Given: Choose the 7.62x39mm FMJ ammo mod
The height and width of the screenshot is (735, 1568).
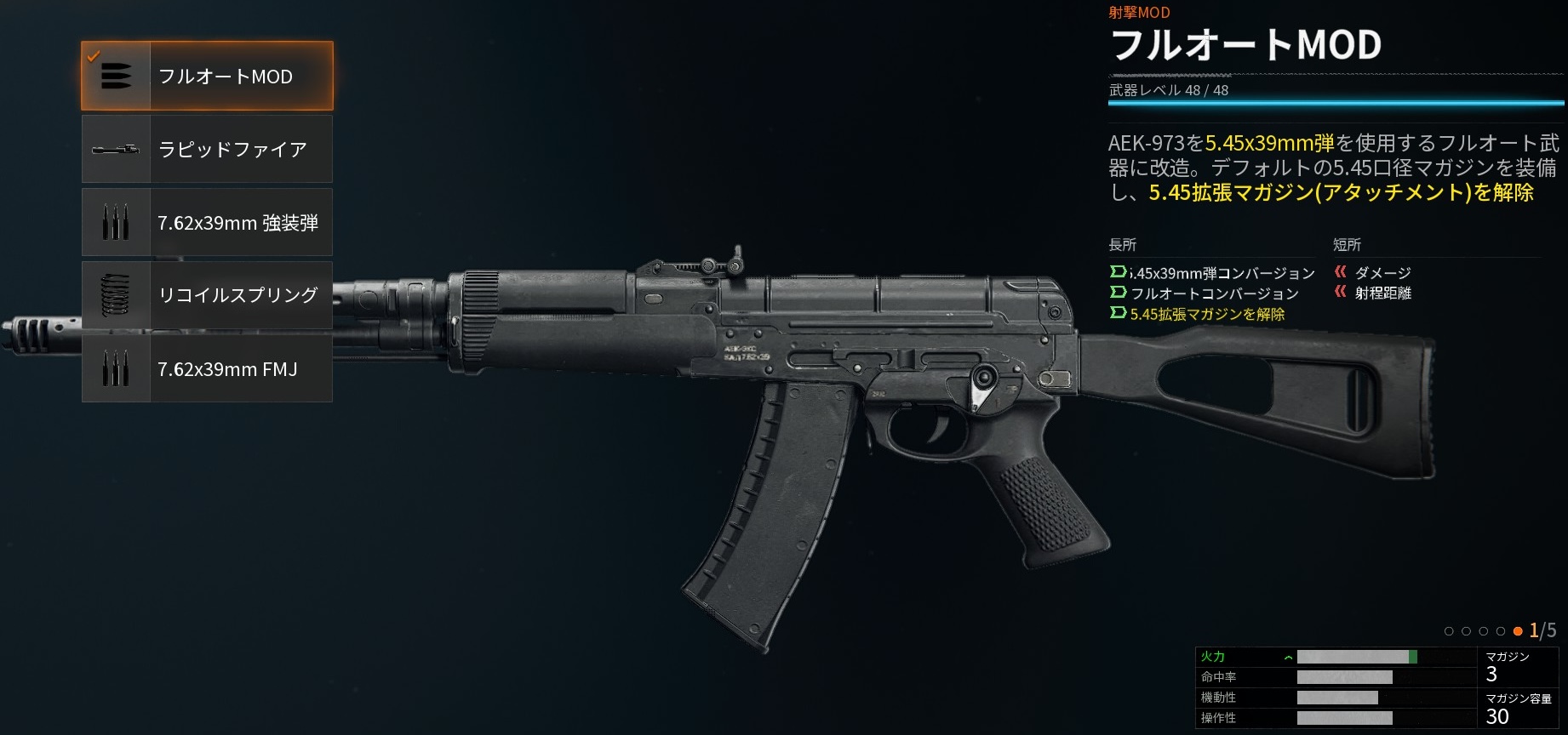Looking at the screenshot, I should pos(207,369).
